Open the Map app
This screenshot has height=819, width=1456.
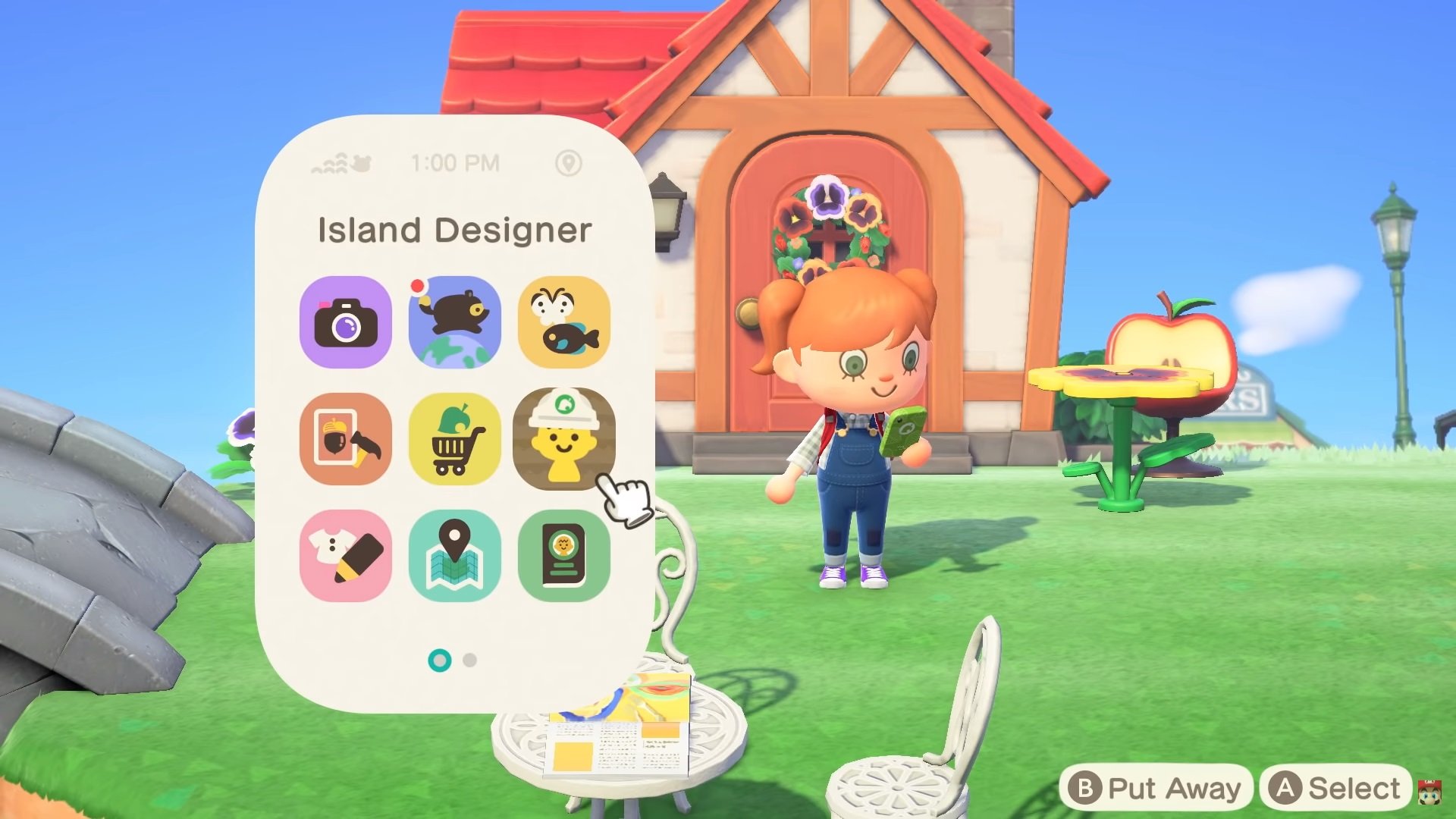click(x=455, y=553)
